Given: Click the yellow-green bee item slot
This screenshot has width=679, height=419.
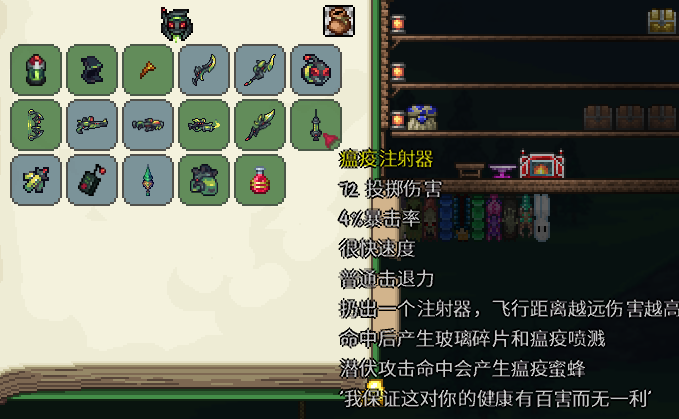Looking at the screenshot, I should [x=37, y=180].
